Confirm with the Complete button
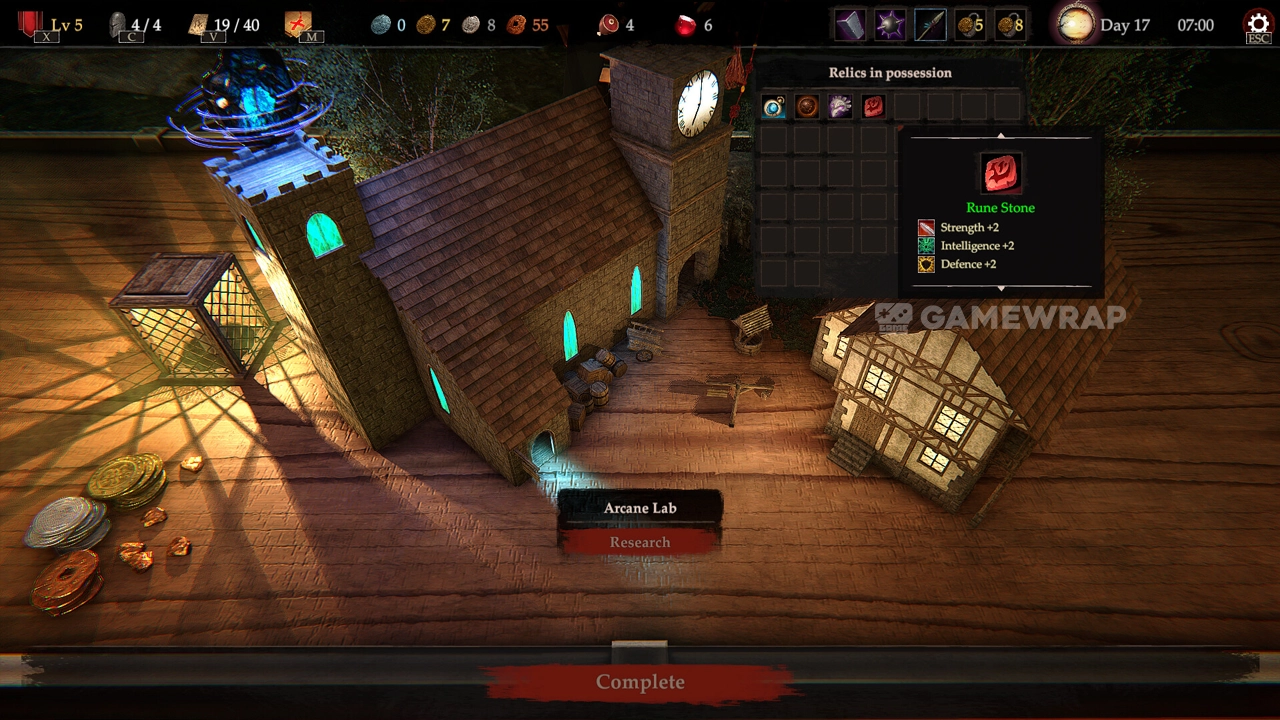 640,682
